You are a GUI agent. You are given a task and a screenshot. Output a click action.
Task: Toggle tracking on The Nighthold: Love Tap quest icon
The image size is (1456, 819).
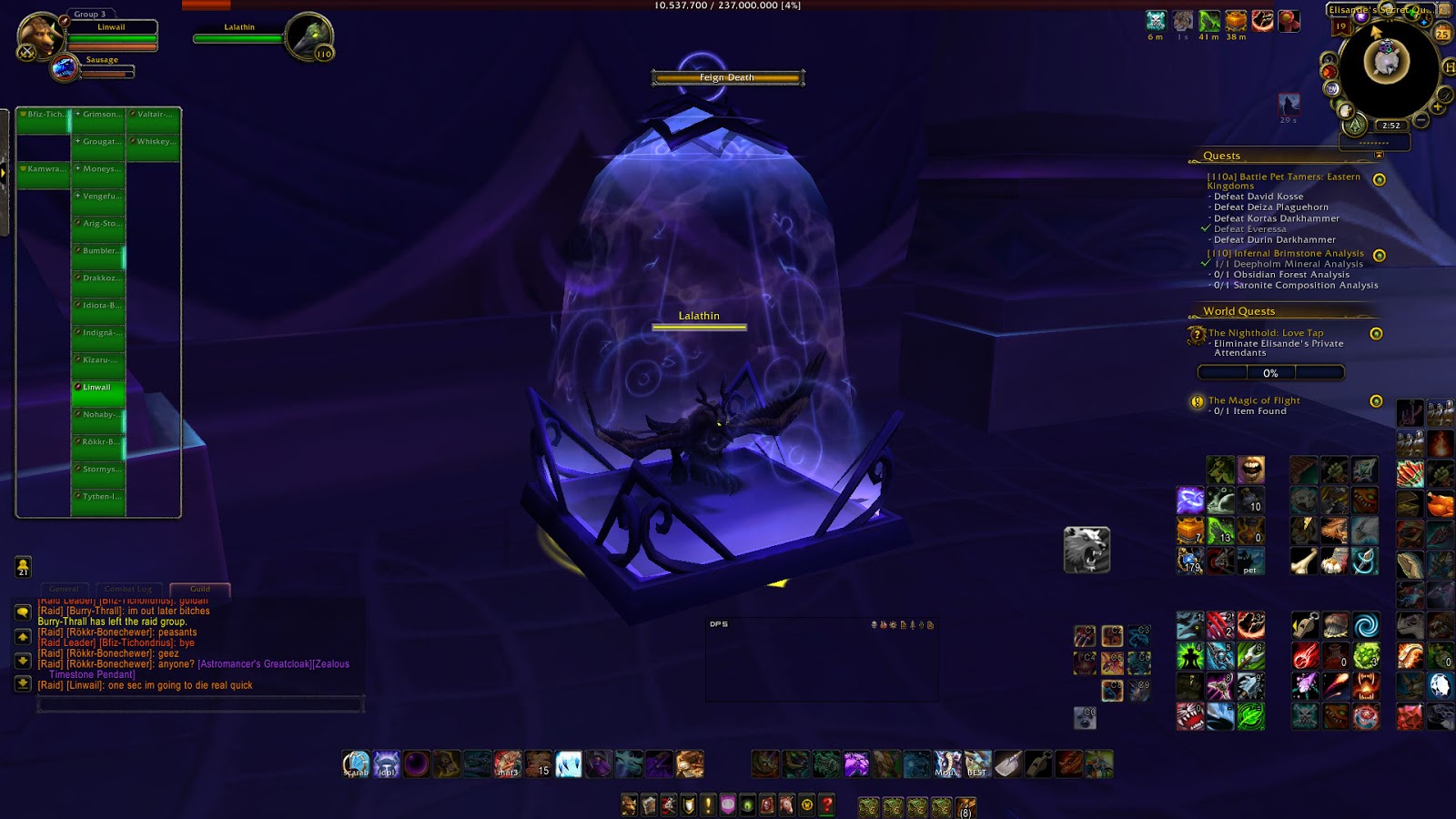pos(1377,333)
